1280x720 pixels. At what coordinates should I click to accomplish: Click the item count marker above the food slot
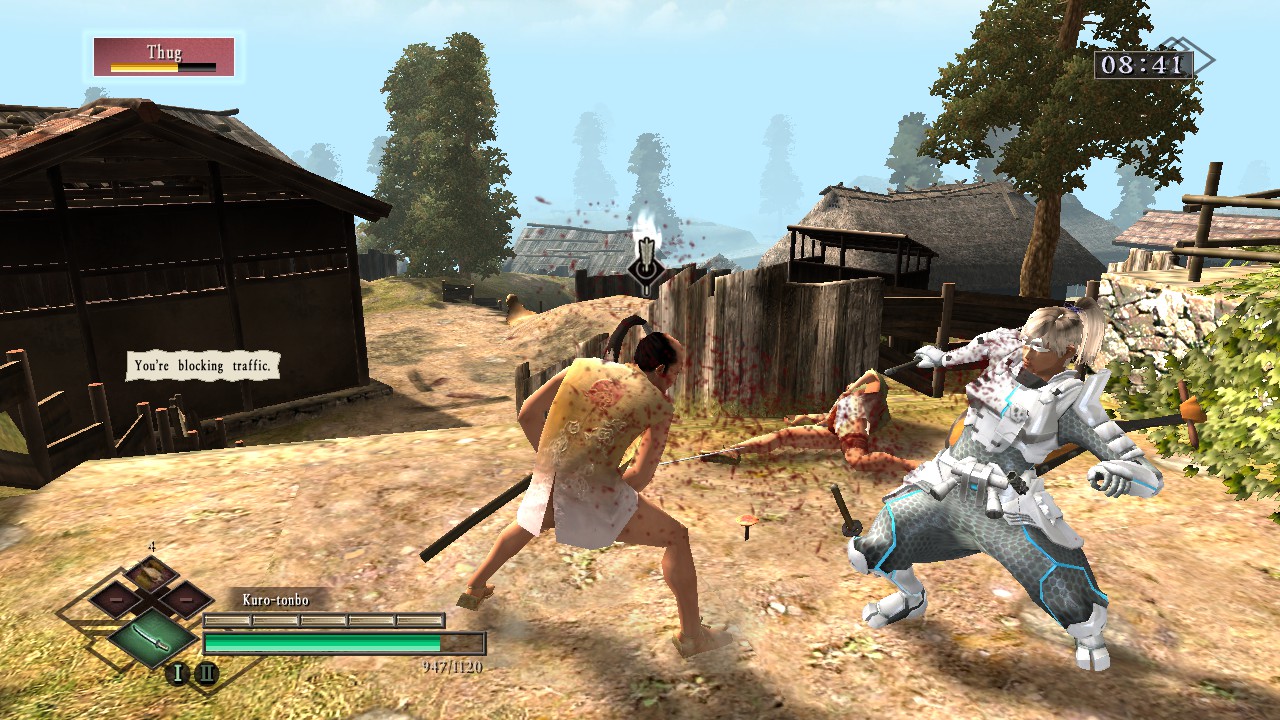151,545
